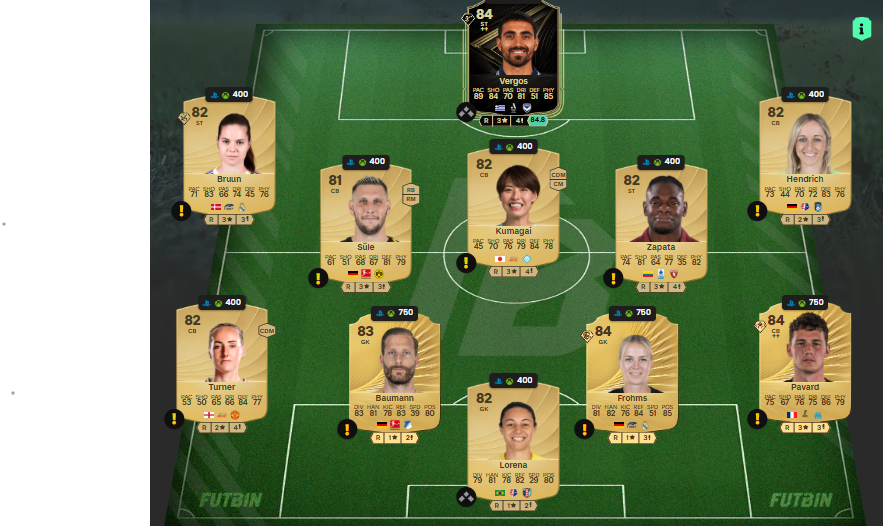Show the warning beside Zapata's card
883x526 pixels.
click(613, 278)
